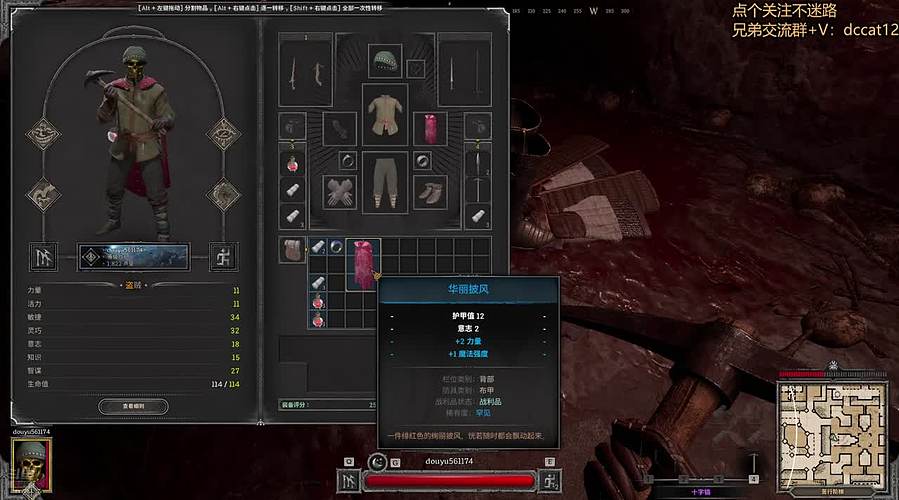Image resolution: width=899 pixels, height=500 pixels.
Task: Open the minimap in the bottom corner
Action: pyautogui.click(x=833, y=425)
